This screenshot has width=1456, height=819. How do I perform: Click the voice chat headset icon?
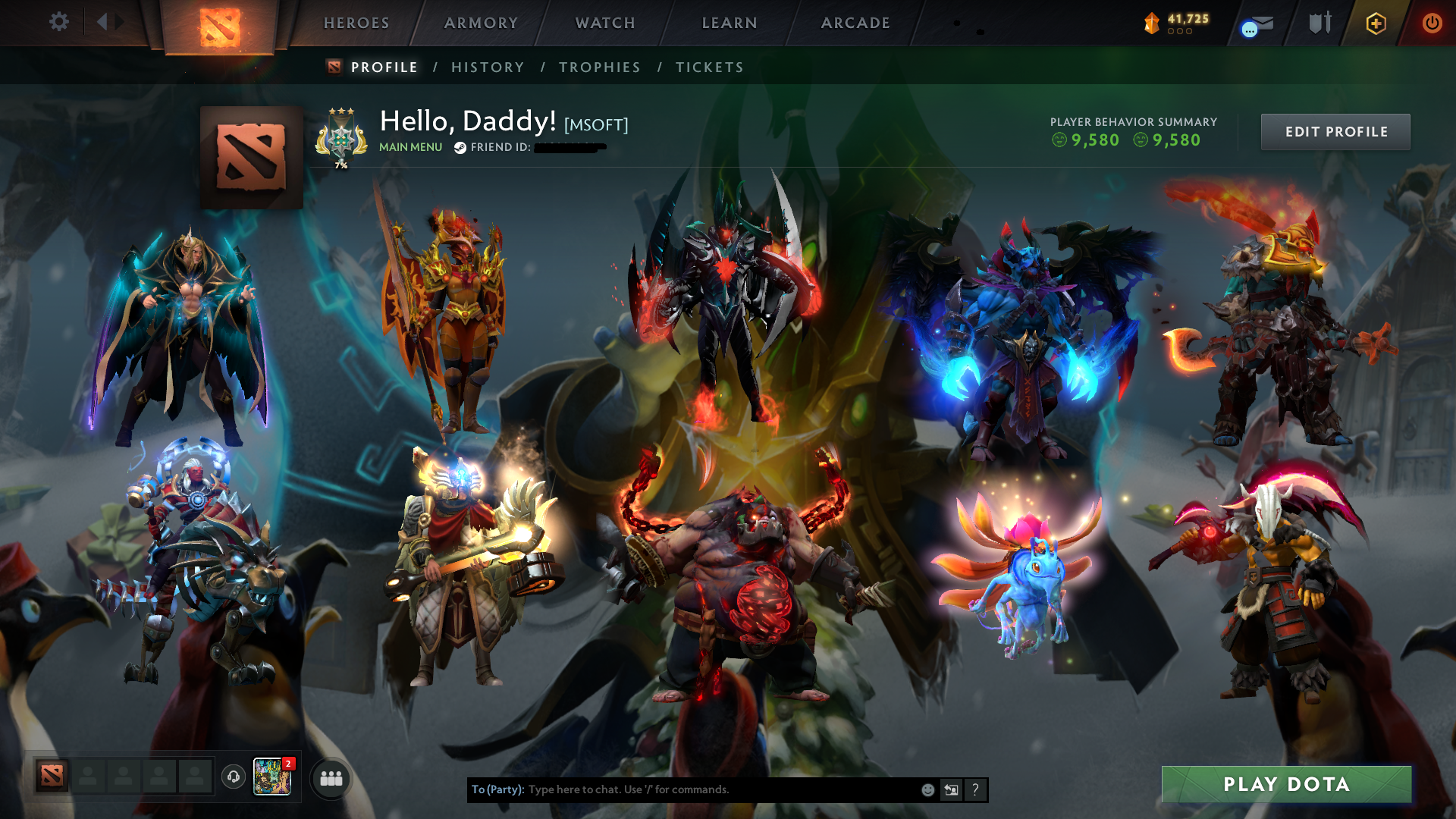[x=233, y=777]
